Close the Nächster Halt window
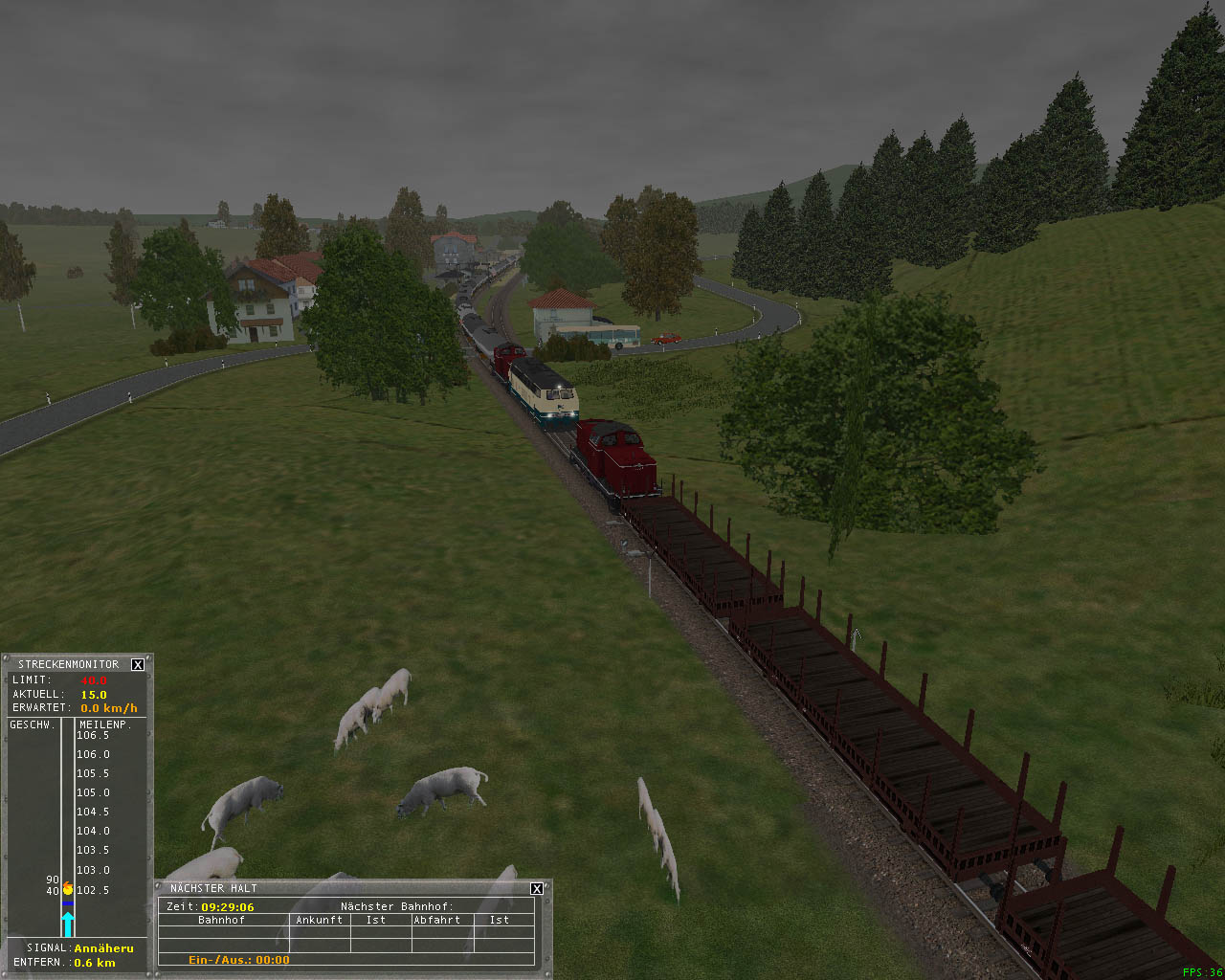The height and width of the screenshot is (980, 1225). (x=537, y=889)
